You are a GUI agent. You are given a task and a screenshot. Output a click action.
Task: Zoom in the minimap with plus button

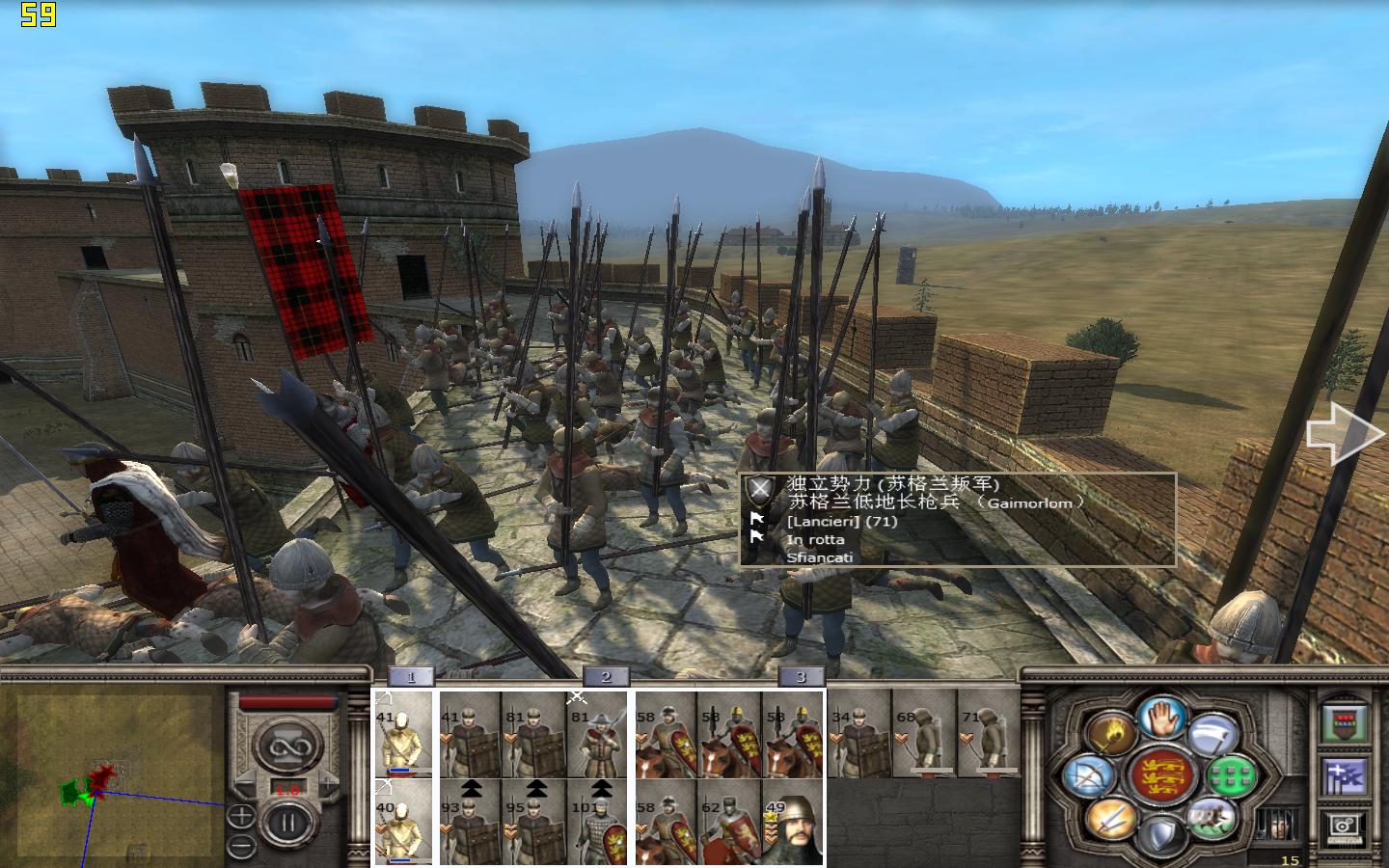tap(241, 817)
